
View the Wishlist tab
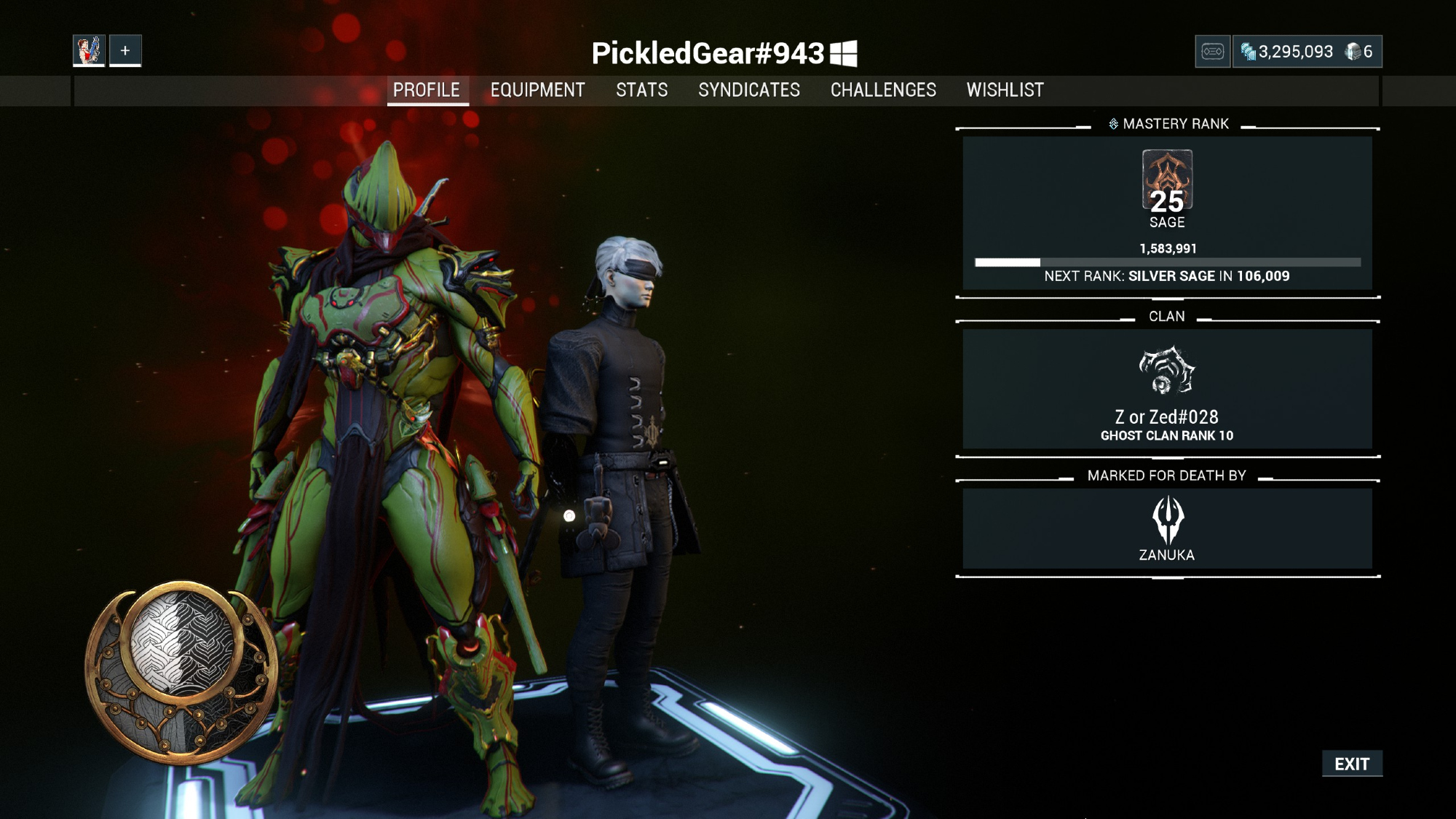tap(1005, 90)
